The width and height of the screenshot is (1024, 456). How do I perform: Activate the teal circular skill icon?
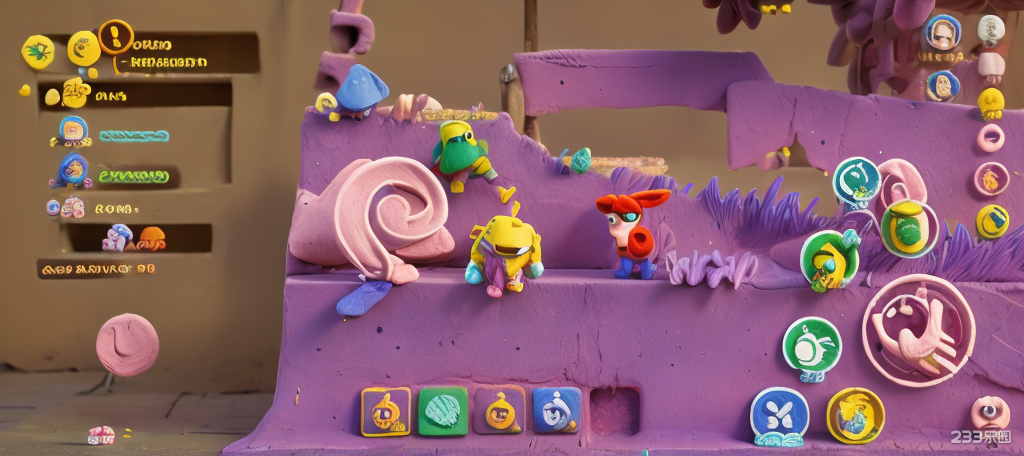click(x=856, y=181)
